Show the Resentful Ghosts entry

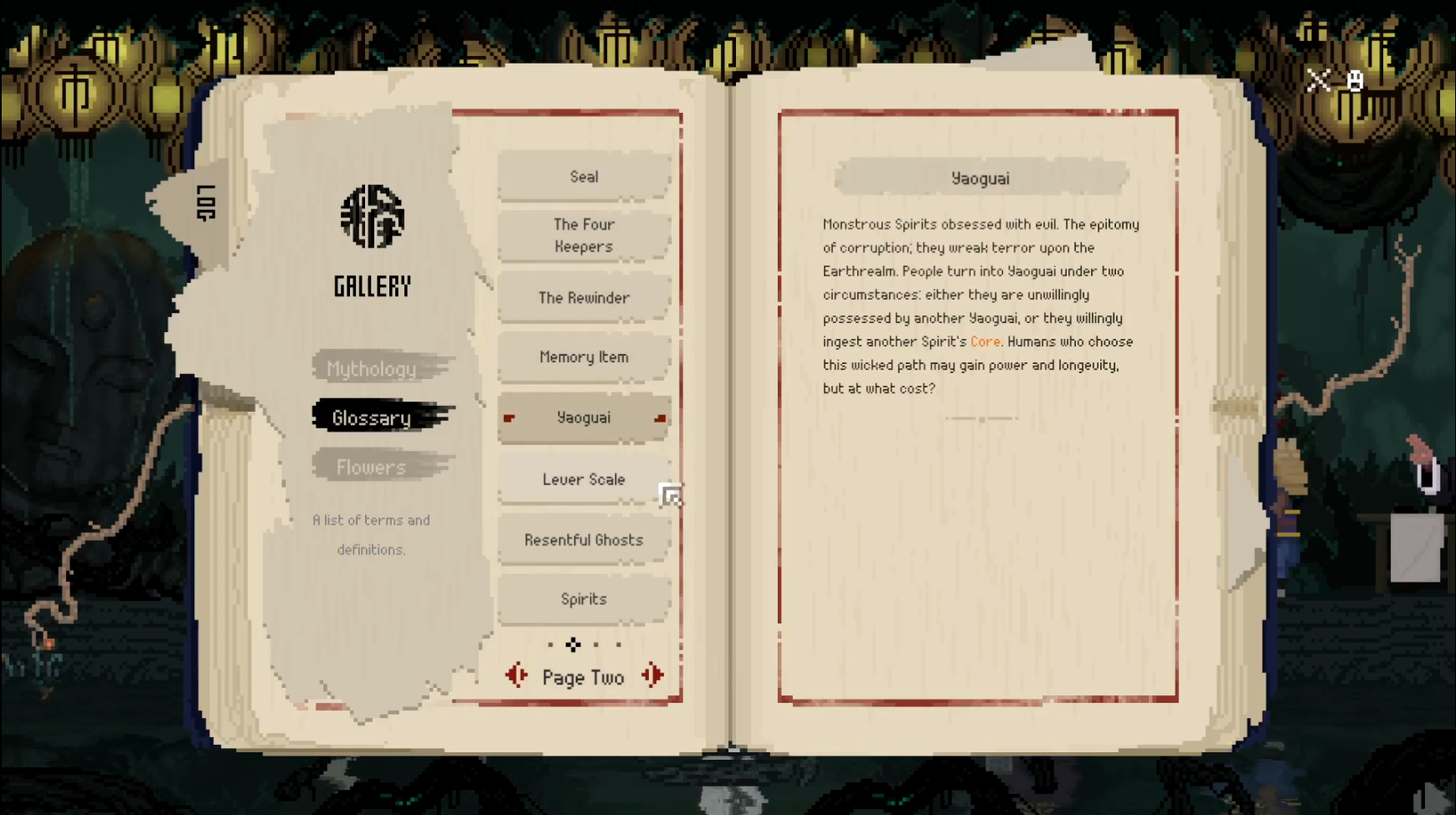point(584,540)
